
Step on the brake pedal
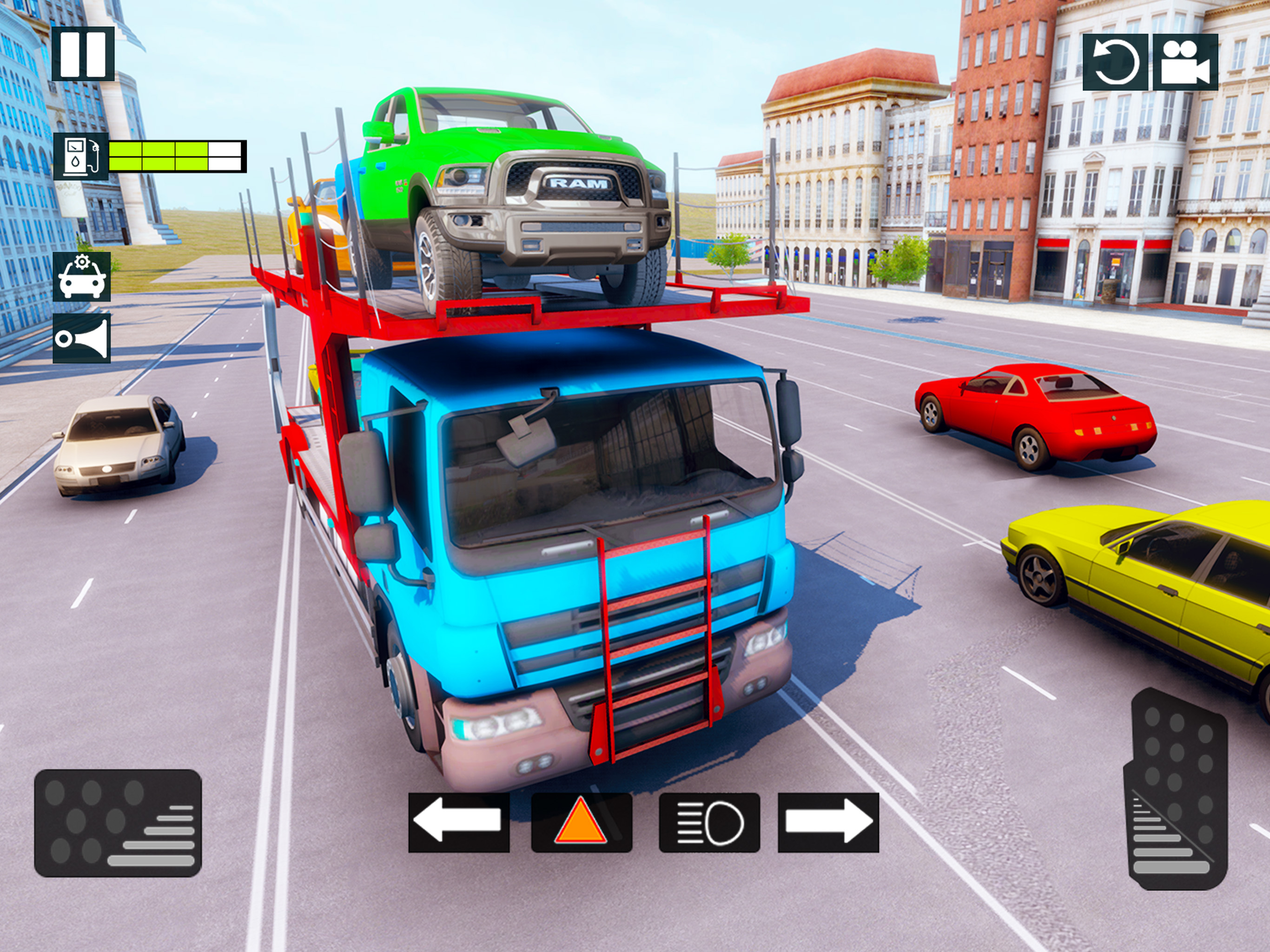pos(118,823)
